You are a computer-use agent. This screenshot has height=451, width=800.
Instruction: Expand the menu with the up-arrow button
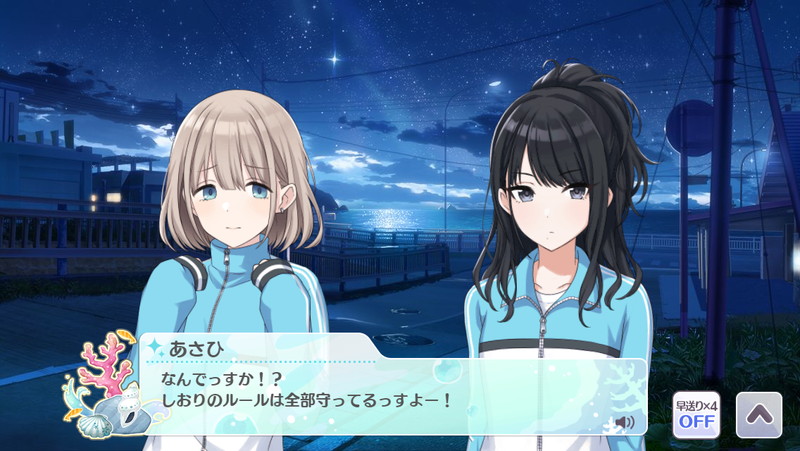point(758,414)
